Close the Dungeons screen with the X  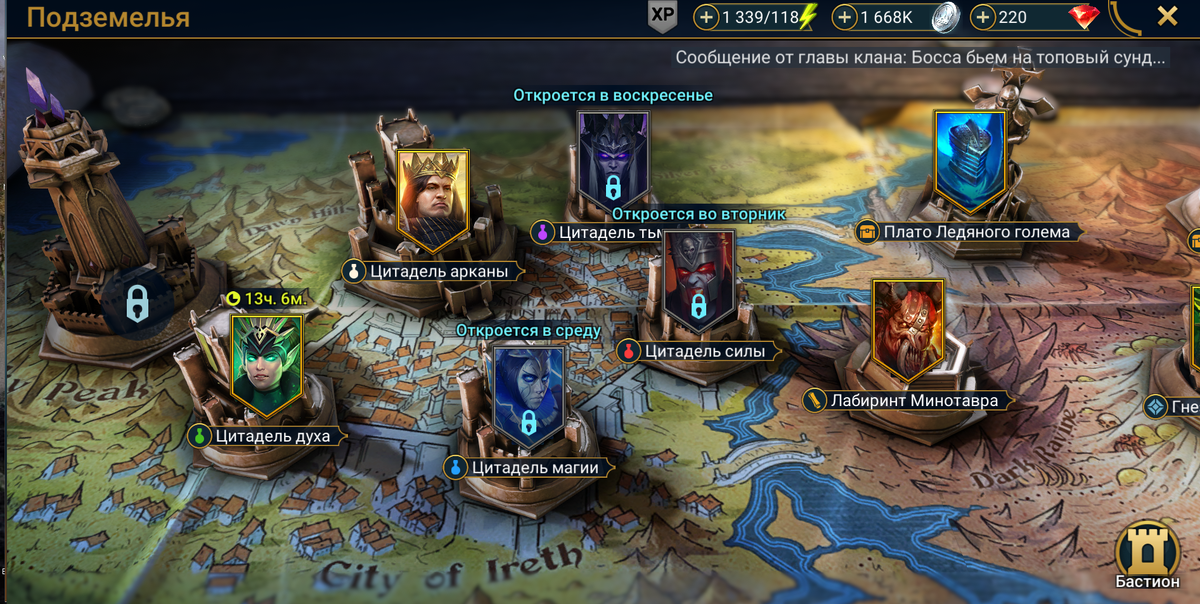[1166, 16]
